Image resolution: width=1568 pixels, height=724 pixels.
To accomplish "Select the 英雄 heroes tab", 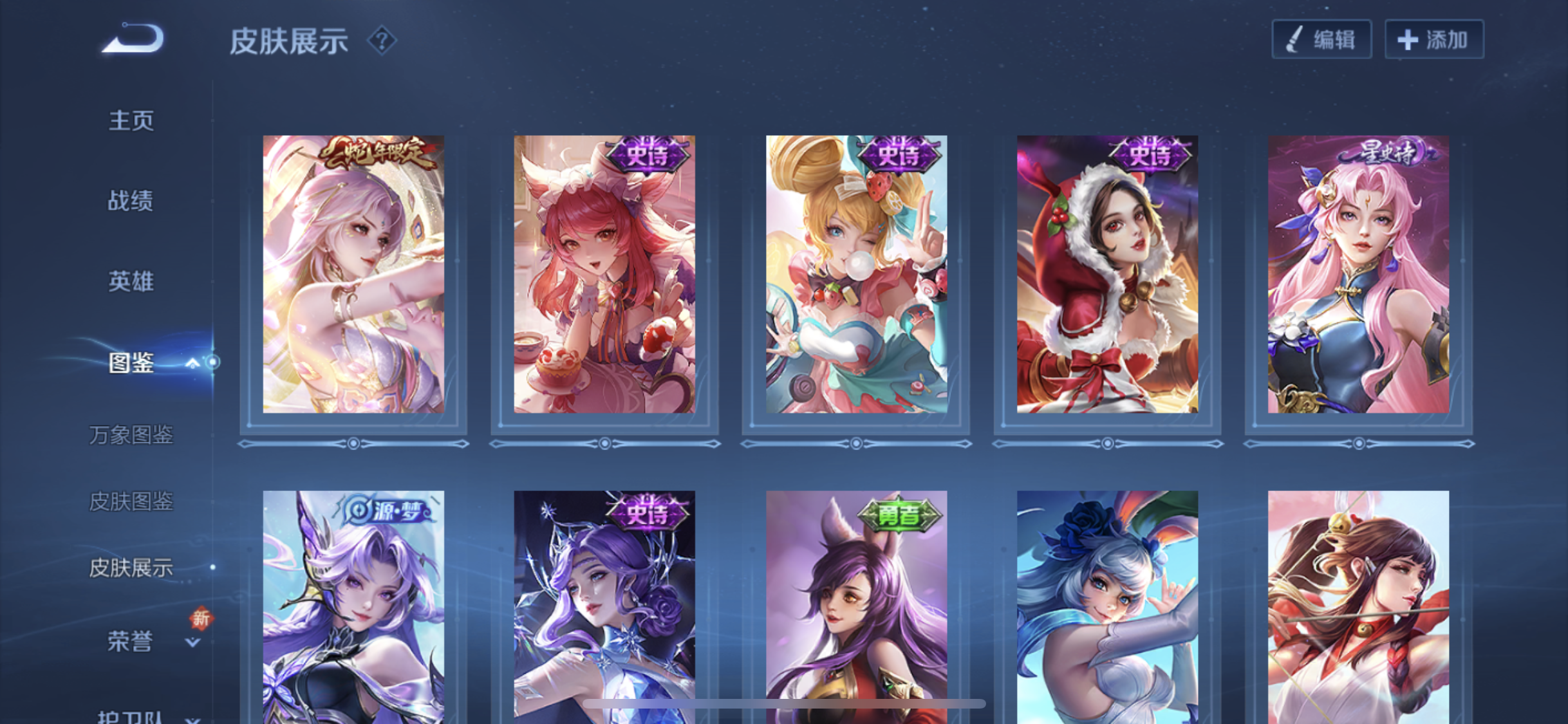I will pos(131,281).
